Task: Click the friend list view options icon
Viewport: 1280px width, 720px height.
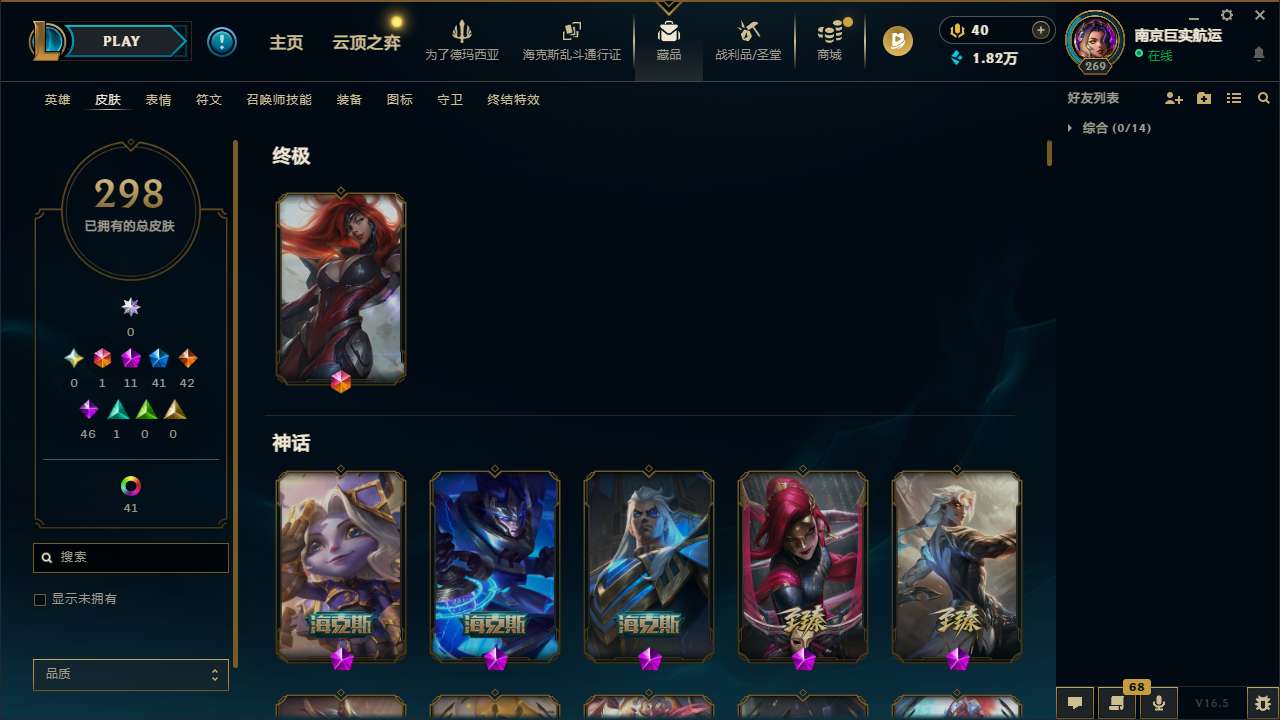Action: coord(1234,98)
